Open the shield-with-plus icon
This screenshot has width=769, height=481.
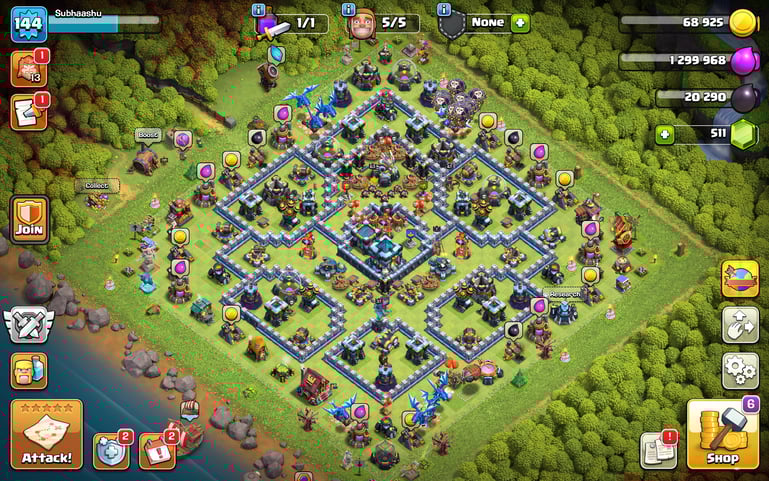(110, 451)
